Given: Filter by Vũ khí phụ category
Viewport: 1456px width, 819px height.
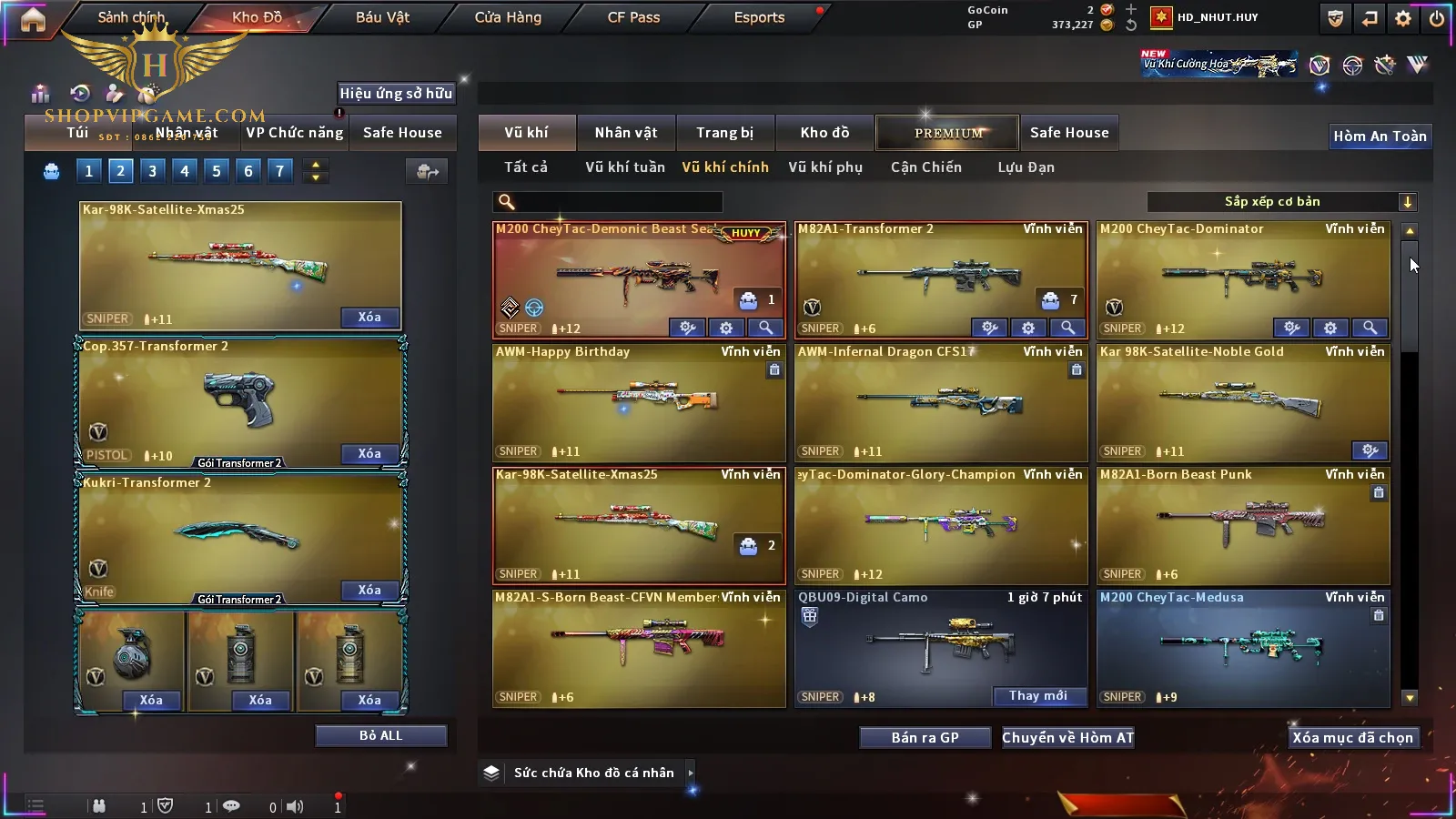Looking at the screenshot, I should [x=824, y=167].
